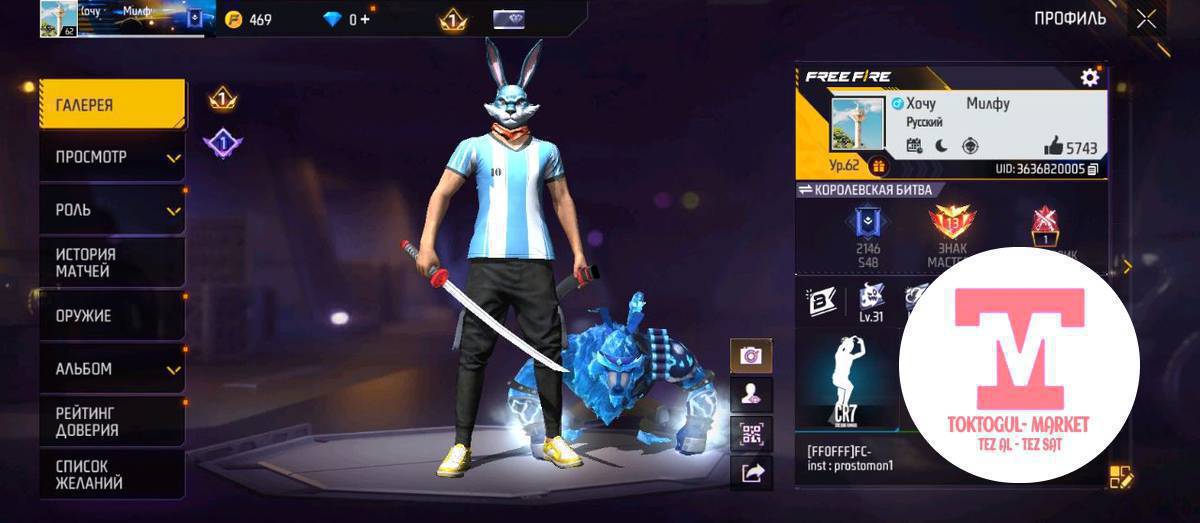Image resolution: width=1200 pixels, height=523 pixels.
Task: Open the СПИСОК ЖЕЛАНИЙ wishlist
Action: click(112, 474)
